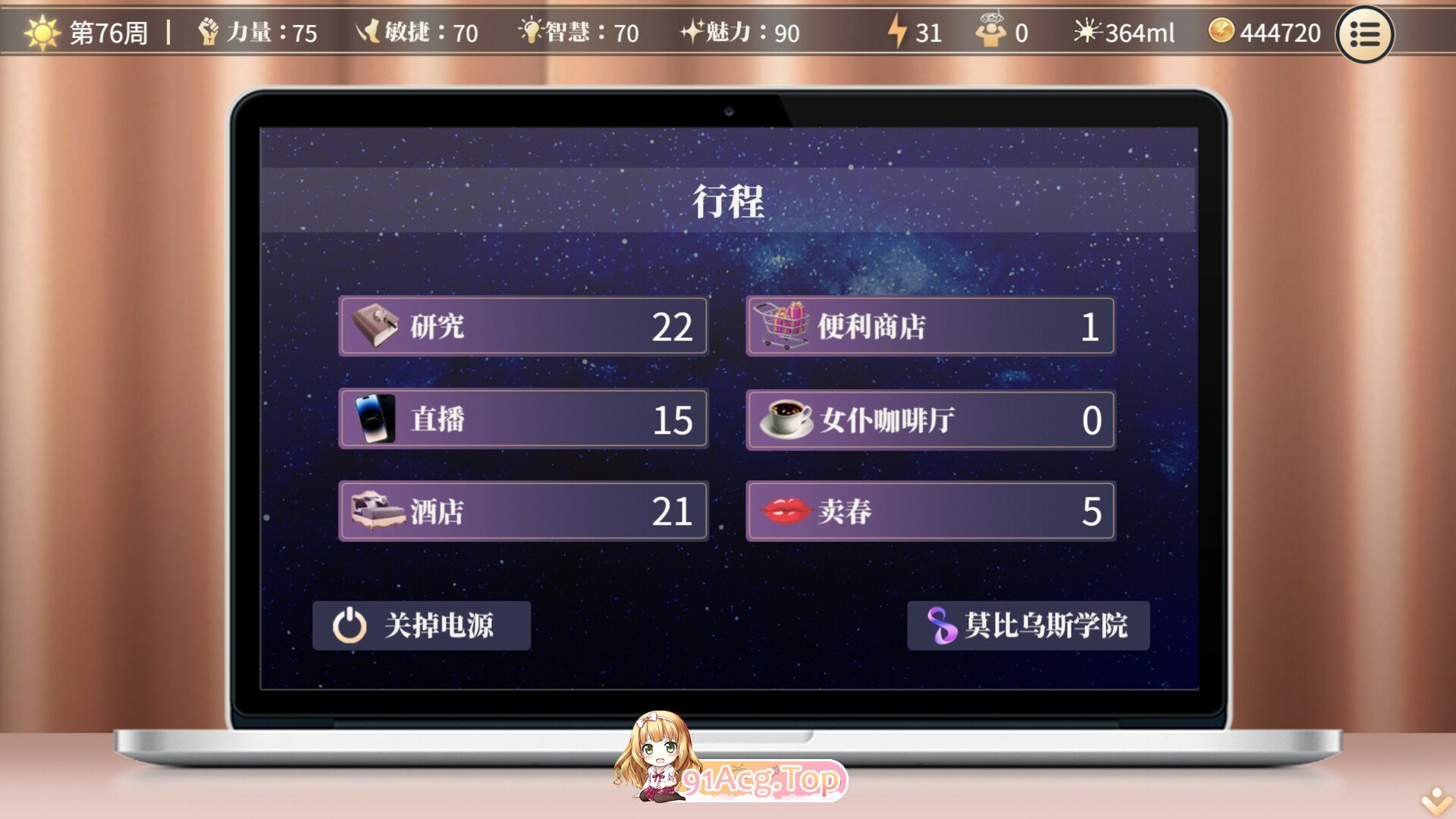Select the 卖春 activity with lips icon

[x=930, y=512]
